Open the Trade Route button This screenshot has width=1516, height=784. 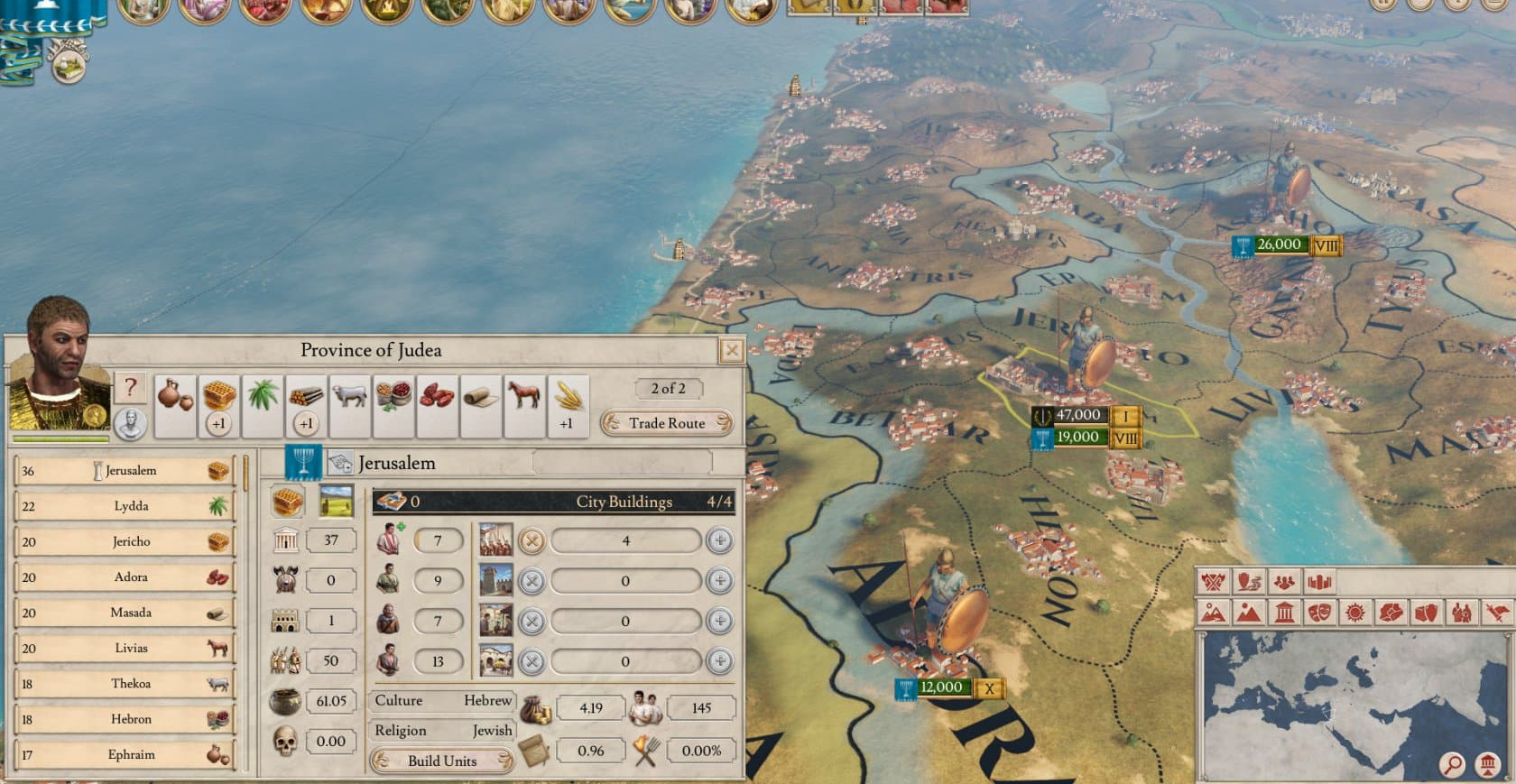click(667, 423)
